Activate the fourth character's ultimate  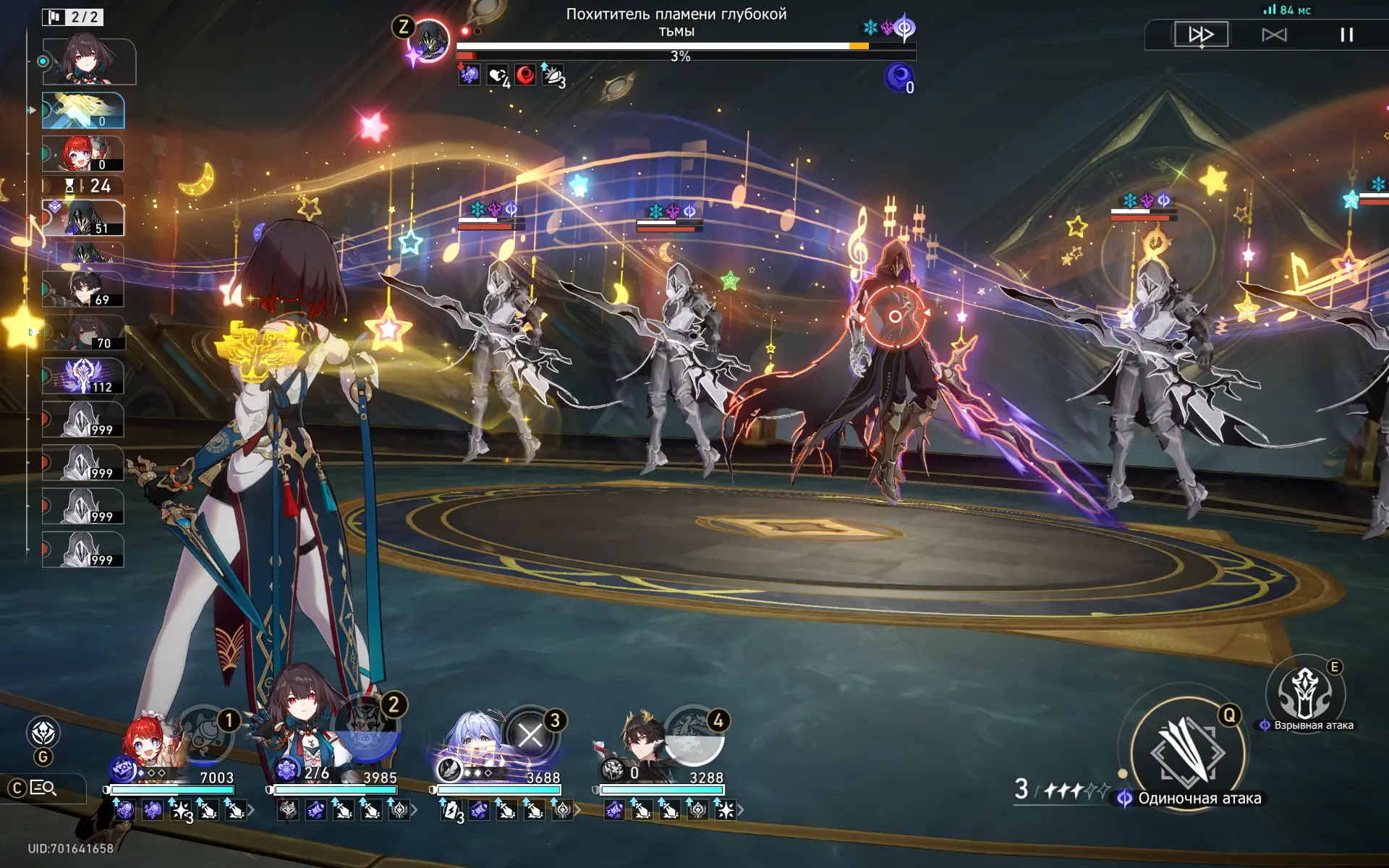(x=693, y=735)
